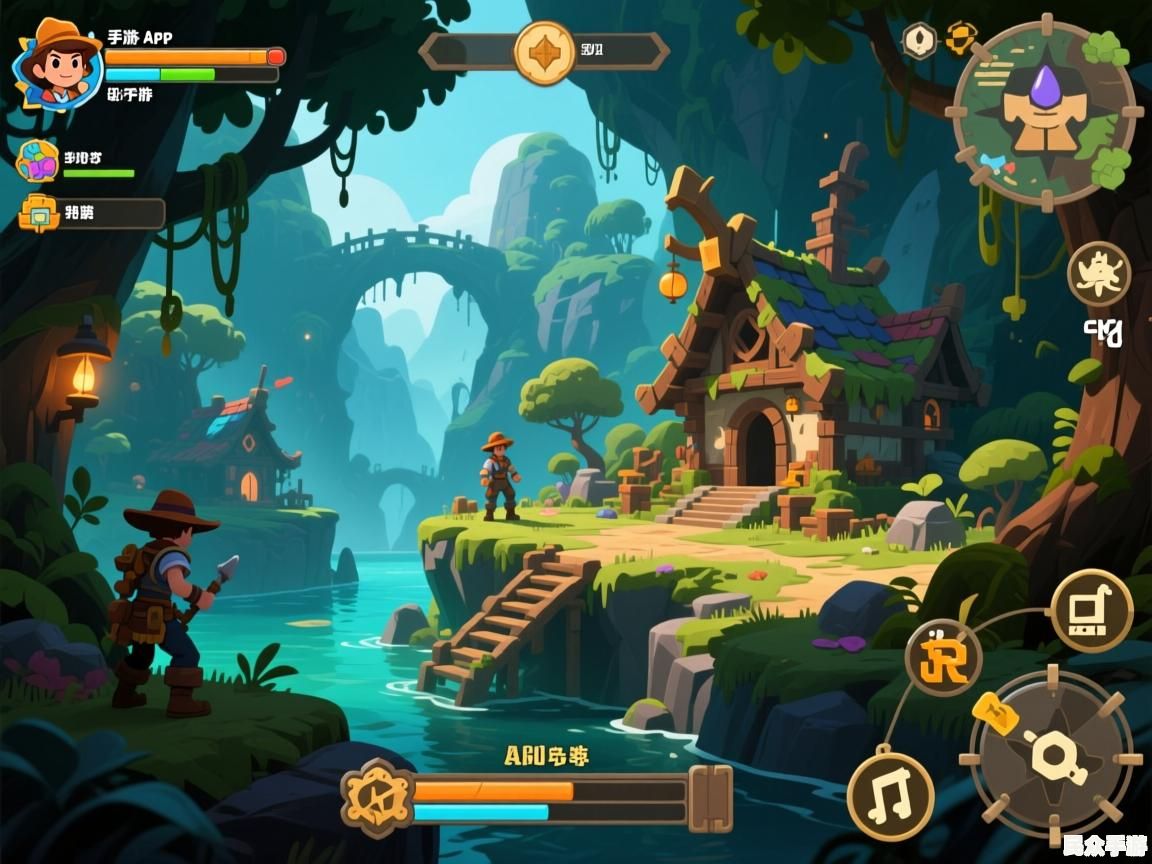Select the colorful gem bag icon

pyautogui.click(x=38, y=160)
